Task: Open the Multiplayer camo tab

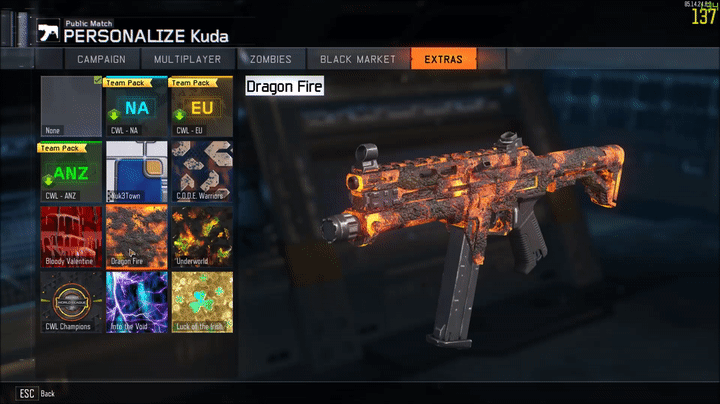Action: 187,59
